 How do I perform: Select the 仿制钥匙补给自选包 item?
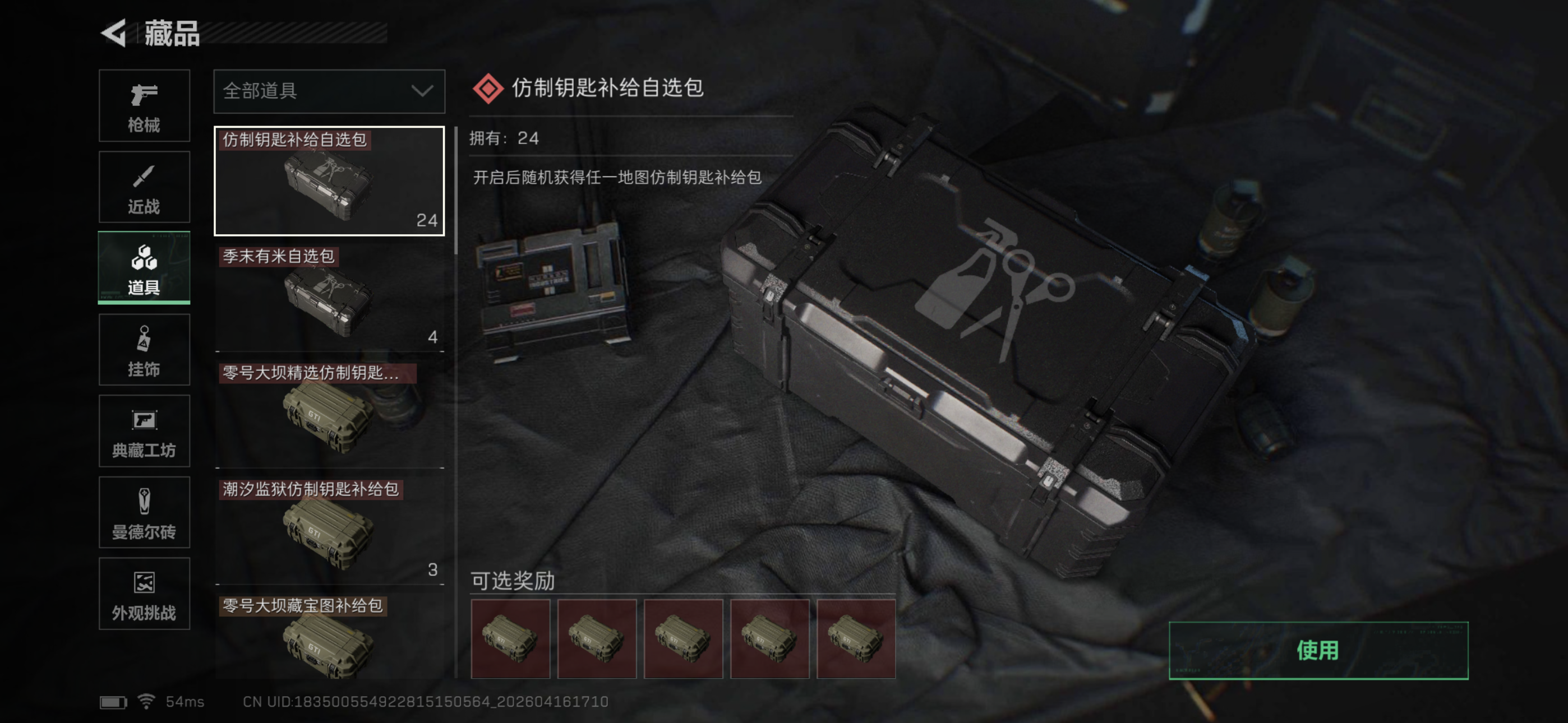coord(329,180)
